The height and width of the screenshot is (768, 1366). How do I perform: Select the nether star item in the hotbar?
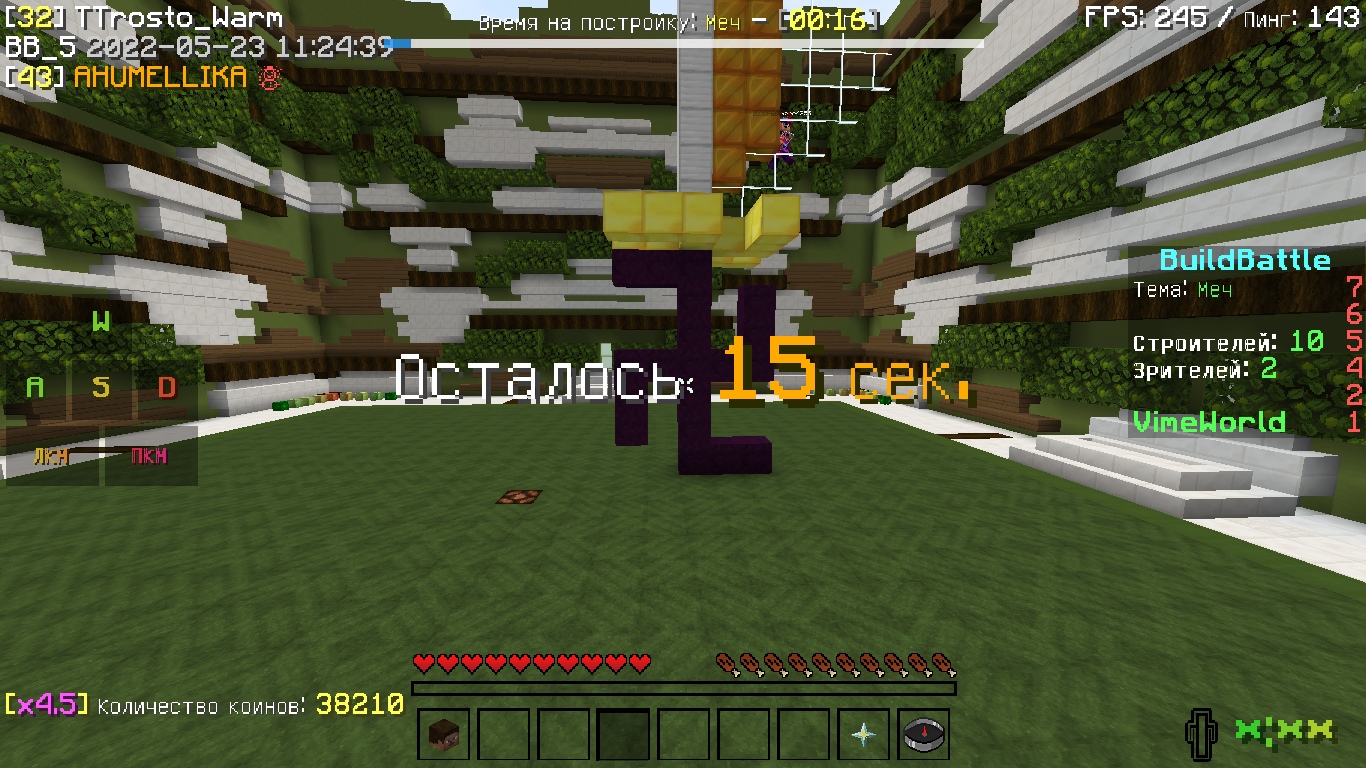[x=866, y=734]
